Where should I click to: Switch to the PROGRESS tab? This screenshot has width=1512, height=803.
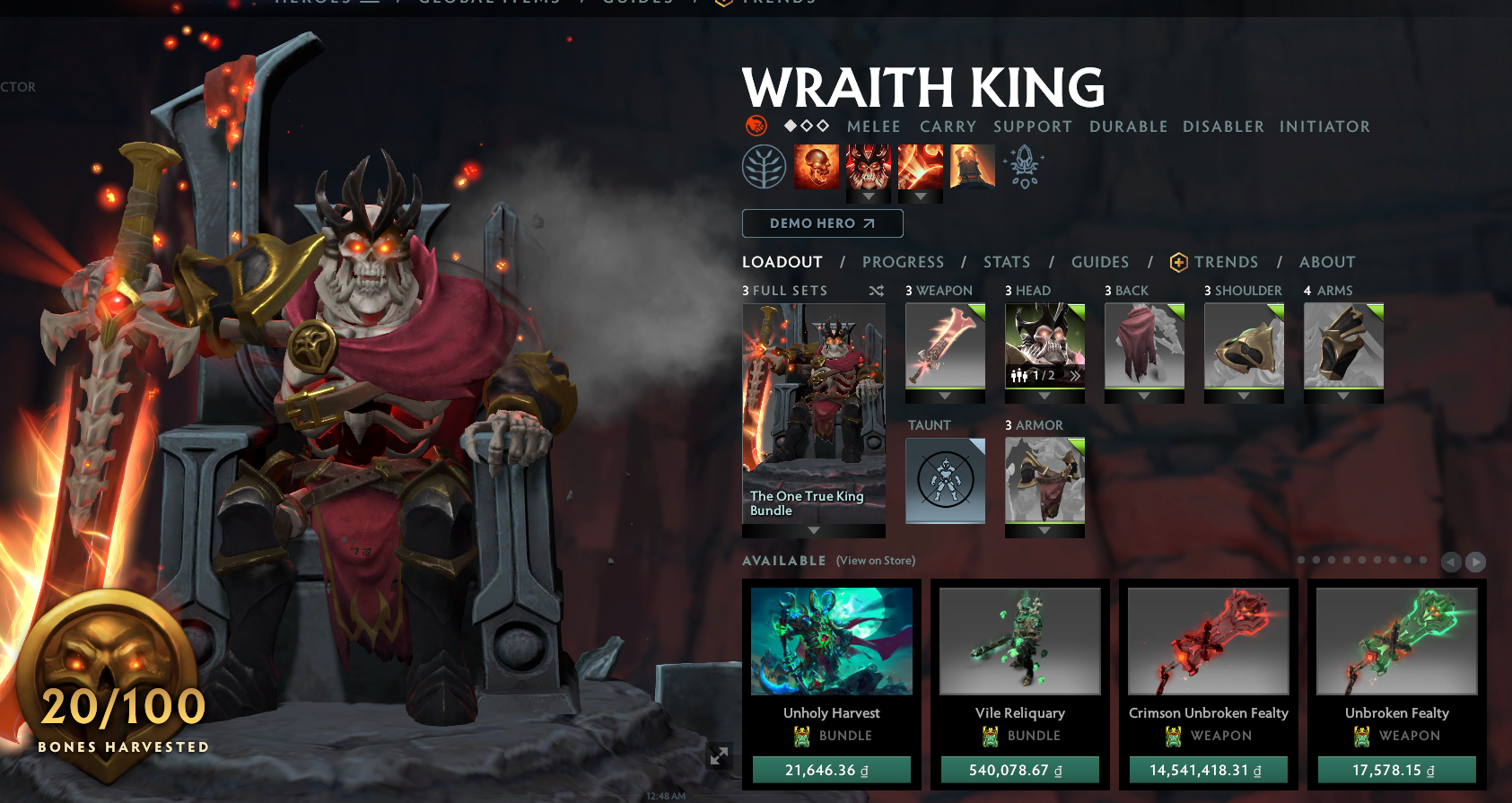(903, 262)
